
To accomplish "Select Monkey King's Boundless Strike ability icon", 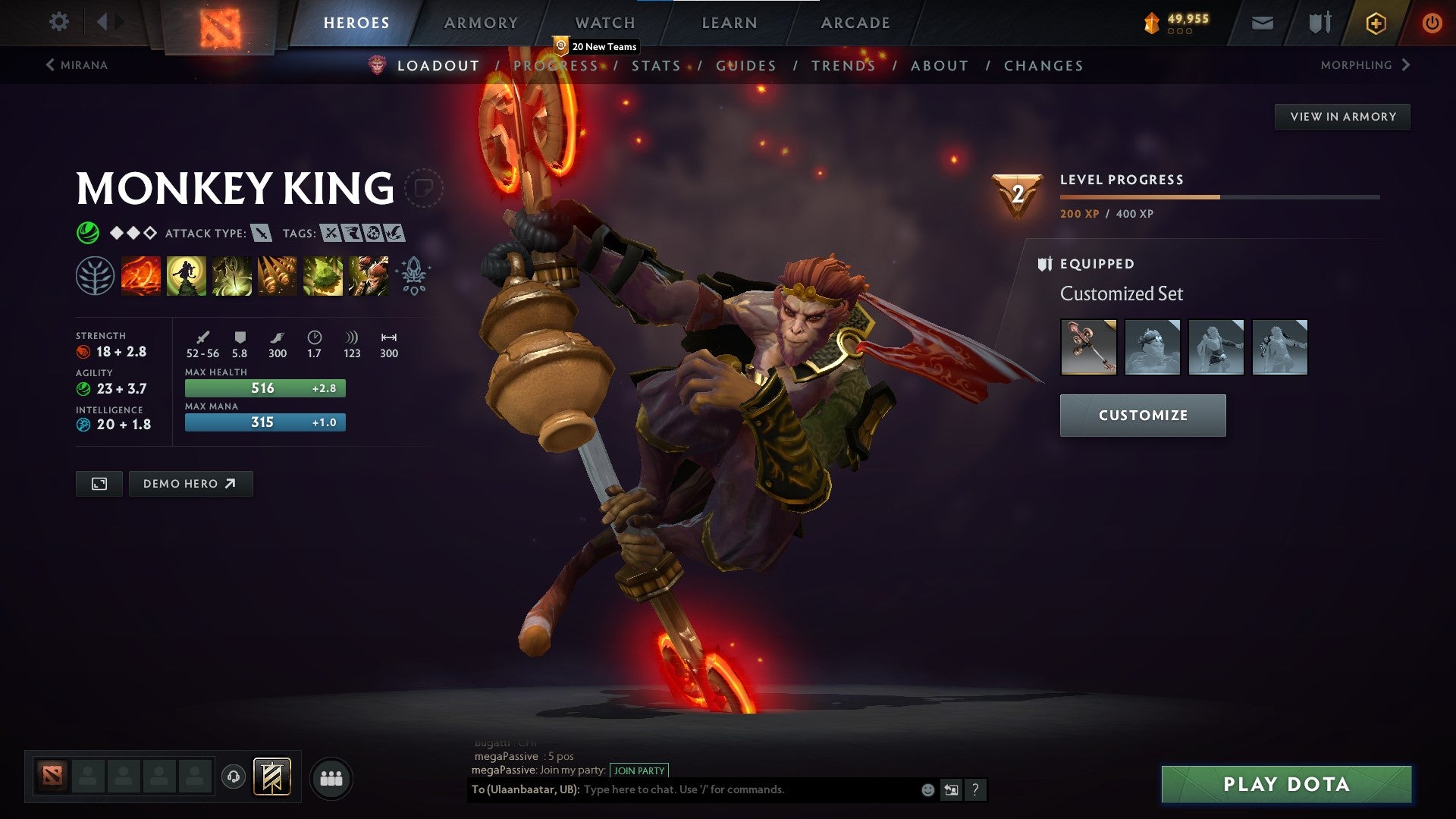I will 141,276.
